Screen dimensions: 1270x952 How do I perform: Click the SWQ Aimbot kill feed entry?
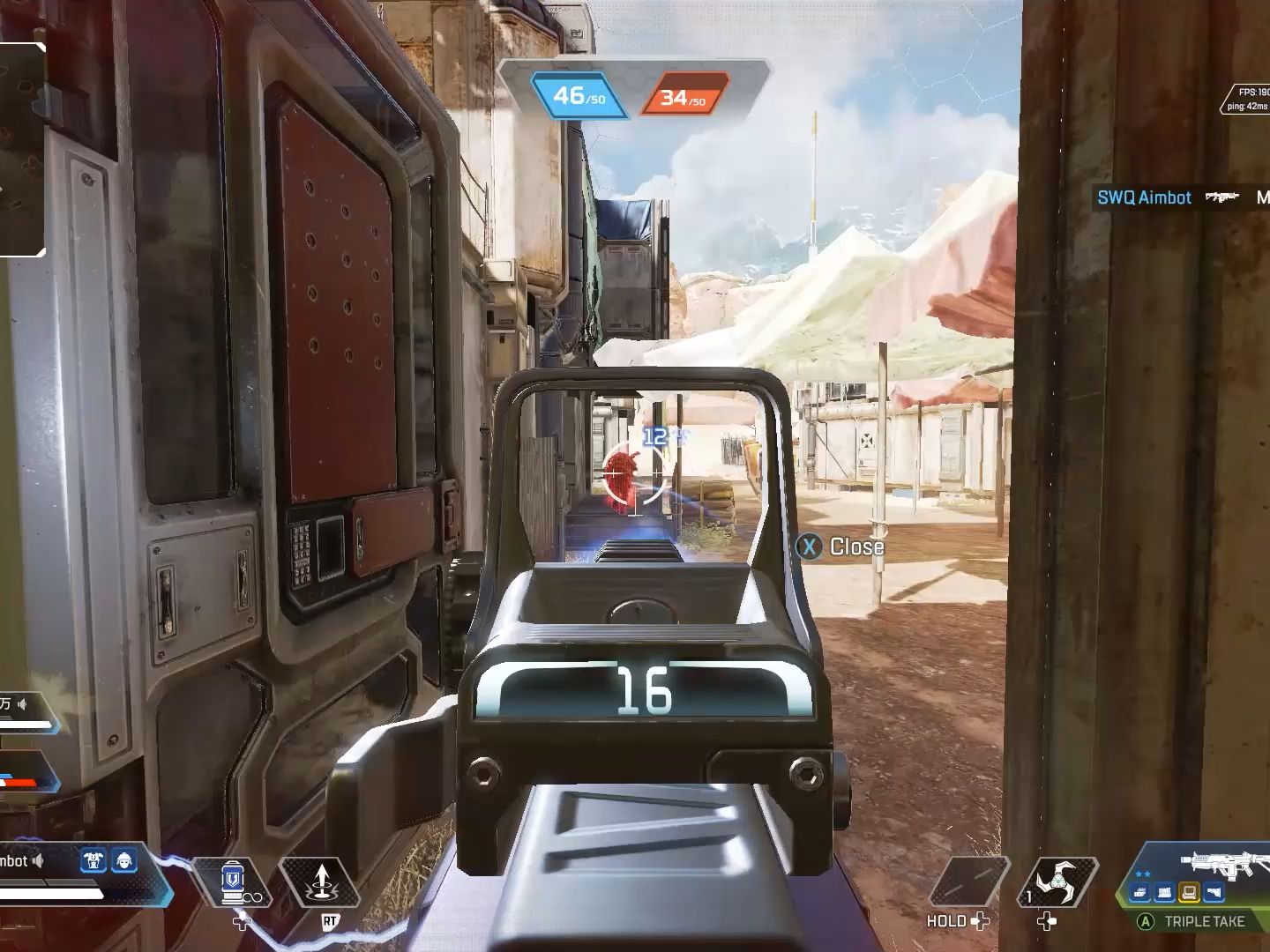(1144, 197)
